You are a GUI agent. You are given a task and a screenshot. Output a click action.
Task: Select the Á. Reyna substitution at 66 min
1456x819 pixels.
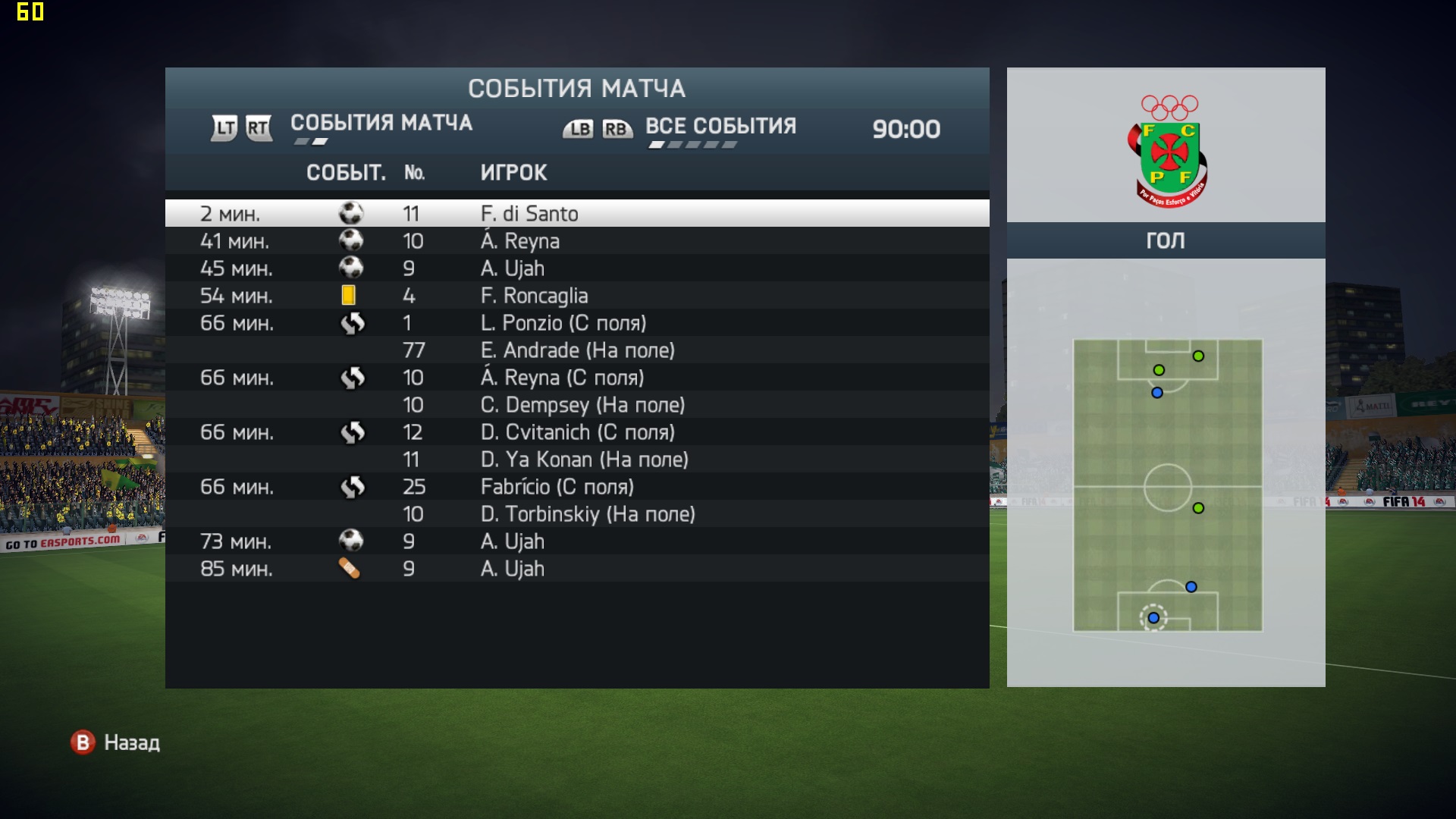click(x=576, y=378)
